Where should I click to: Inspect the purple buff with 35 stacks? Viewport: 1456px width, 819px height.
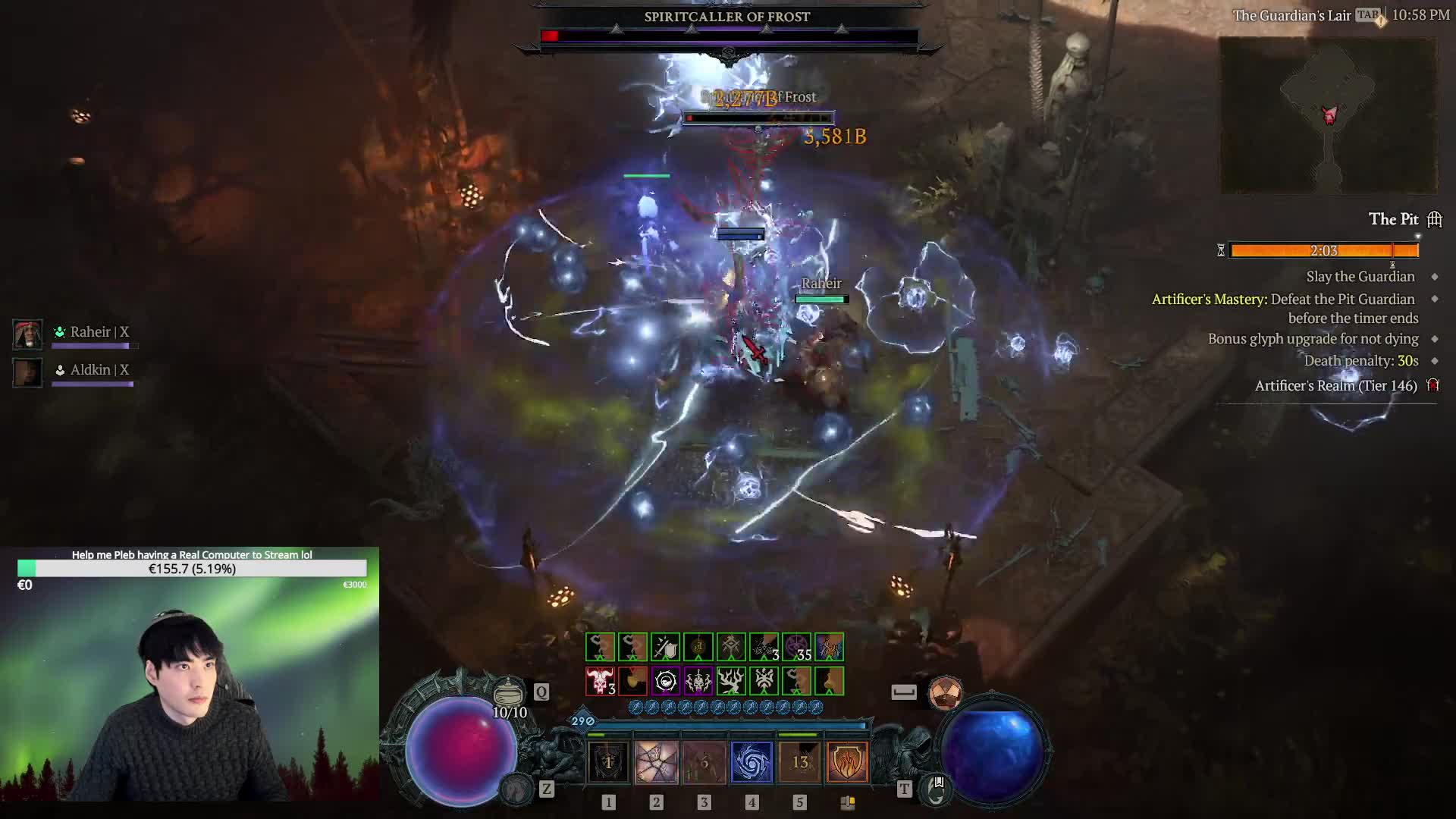(x=796, y=648)
